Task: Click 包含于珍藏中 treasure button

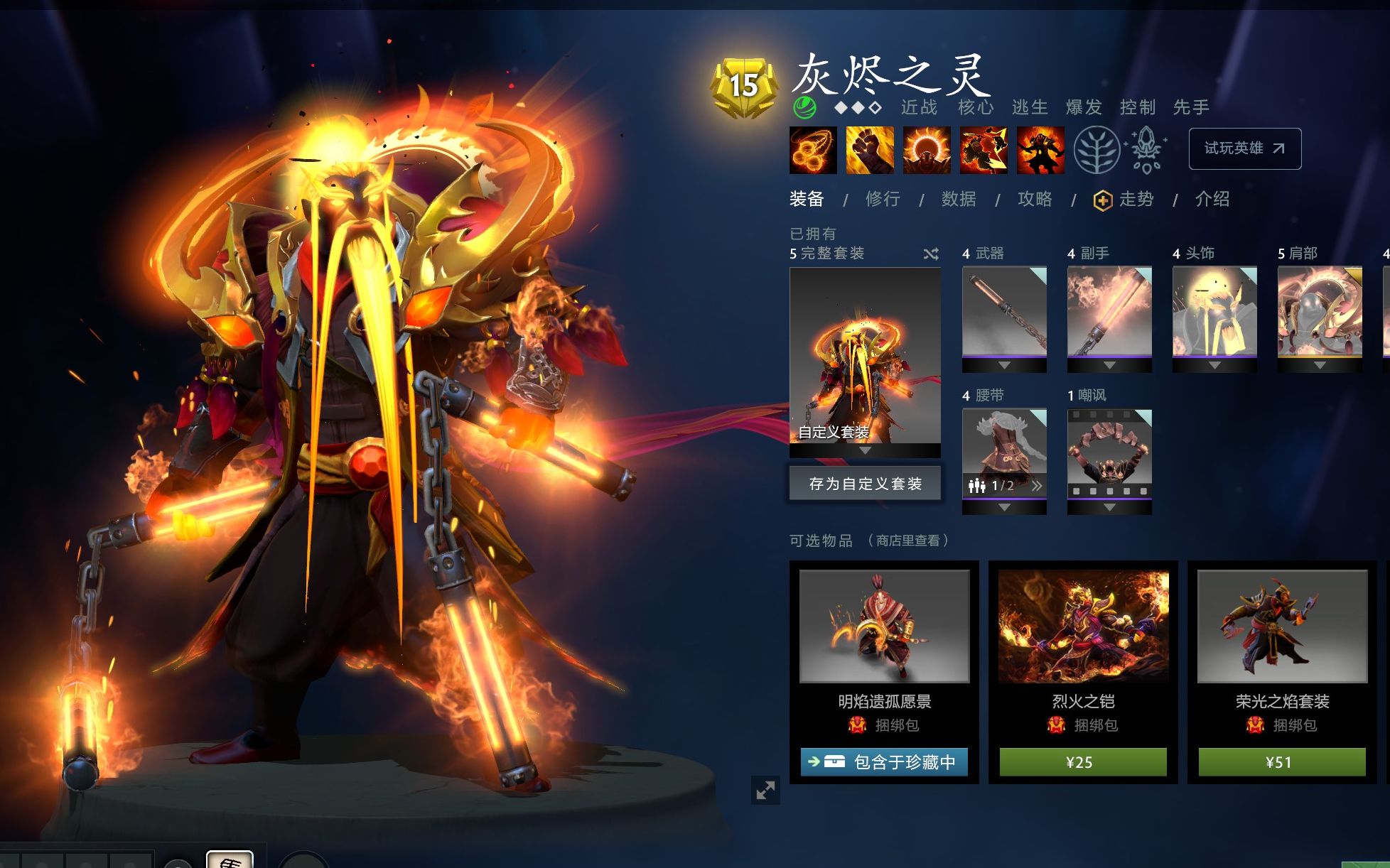Action: (x=884, y=762)
